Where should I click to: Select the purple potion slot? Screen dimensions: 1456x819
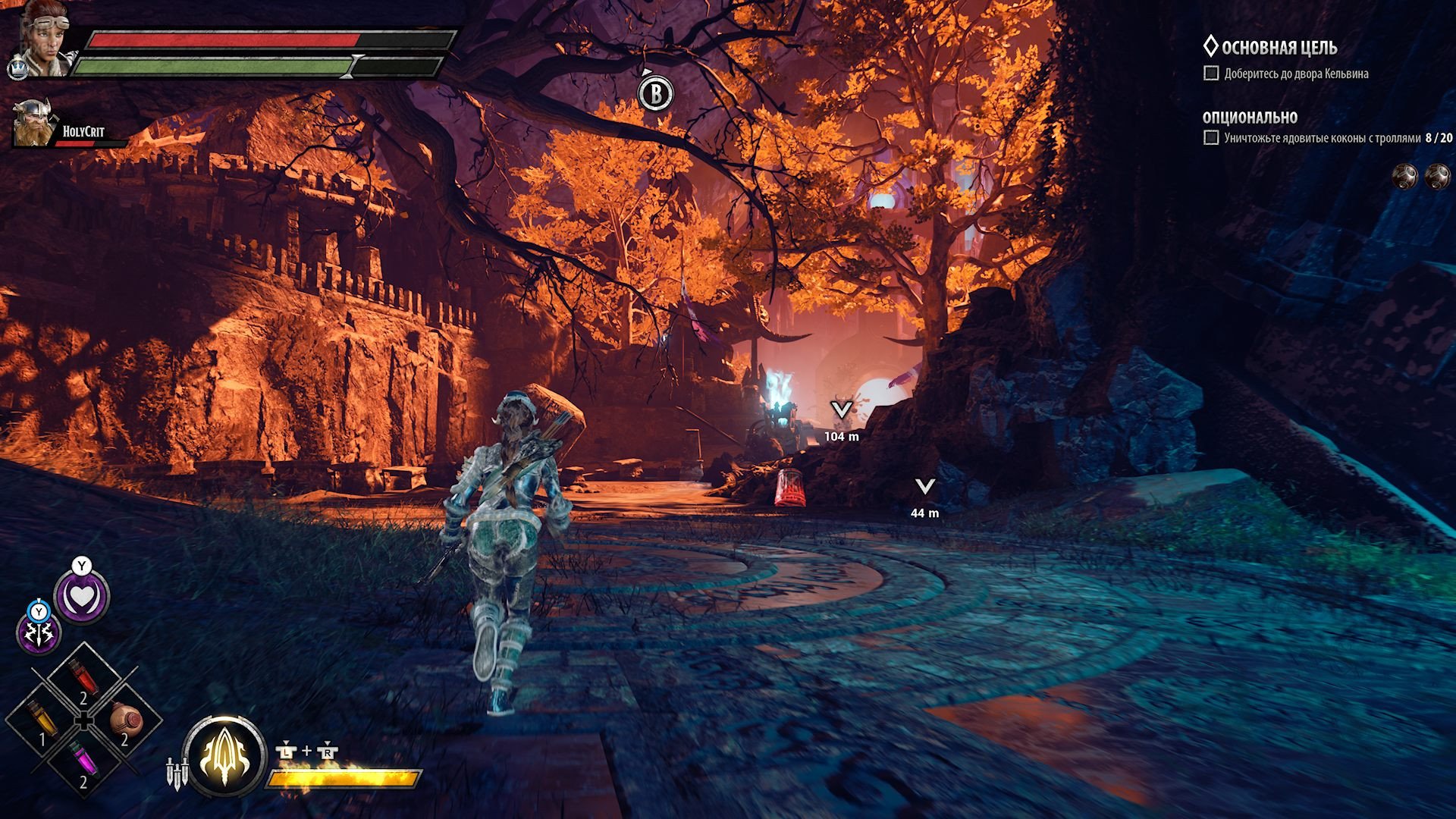pyautogui.click(x=81, y=761)
